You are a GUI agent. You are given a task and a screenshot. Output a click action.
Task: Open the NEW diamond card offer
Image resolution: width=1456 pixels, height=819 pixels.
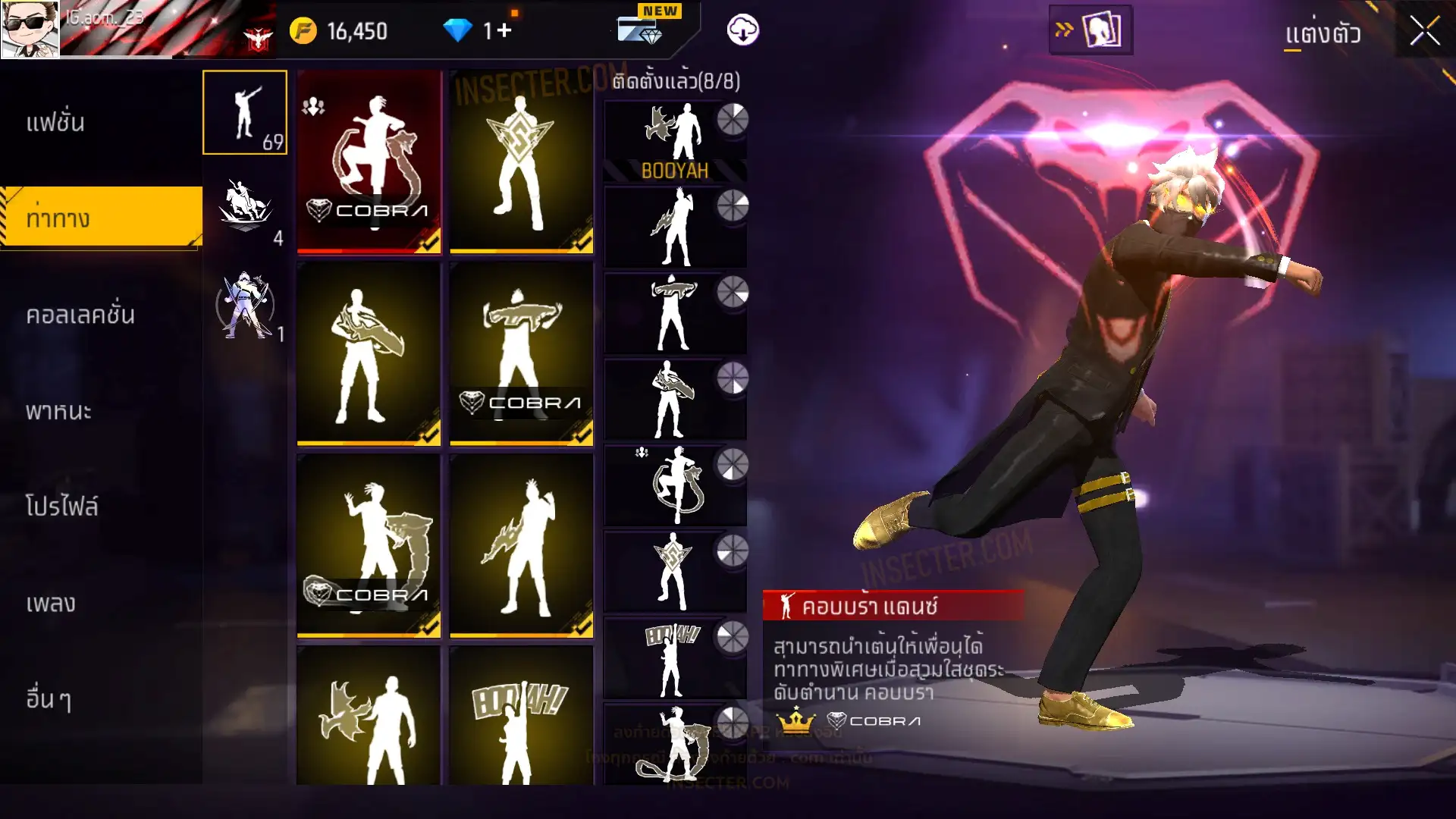tap(641, 29)
